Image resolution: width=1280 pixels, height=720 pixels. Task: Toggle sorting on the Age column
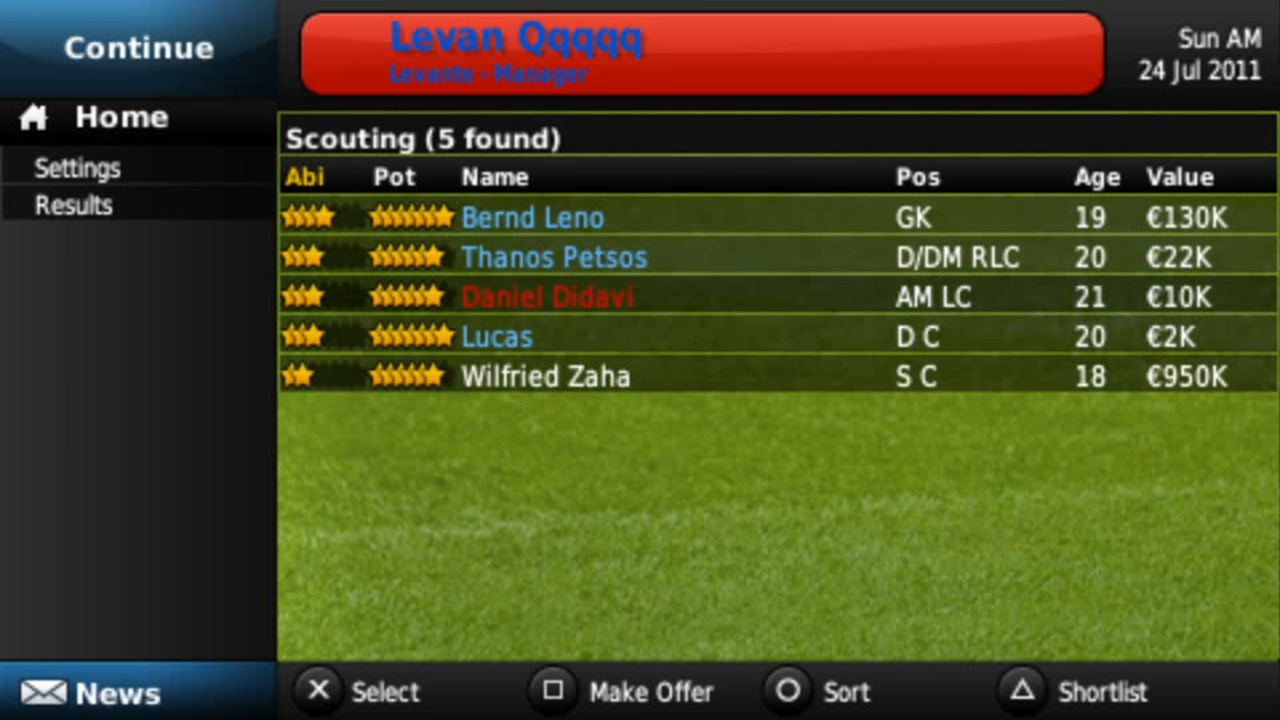coord(1096,177)
